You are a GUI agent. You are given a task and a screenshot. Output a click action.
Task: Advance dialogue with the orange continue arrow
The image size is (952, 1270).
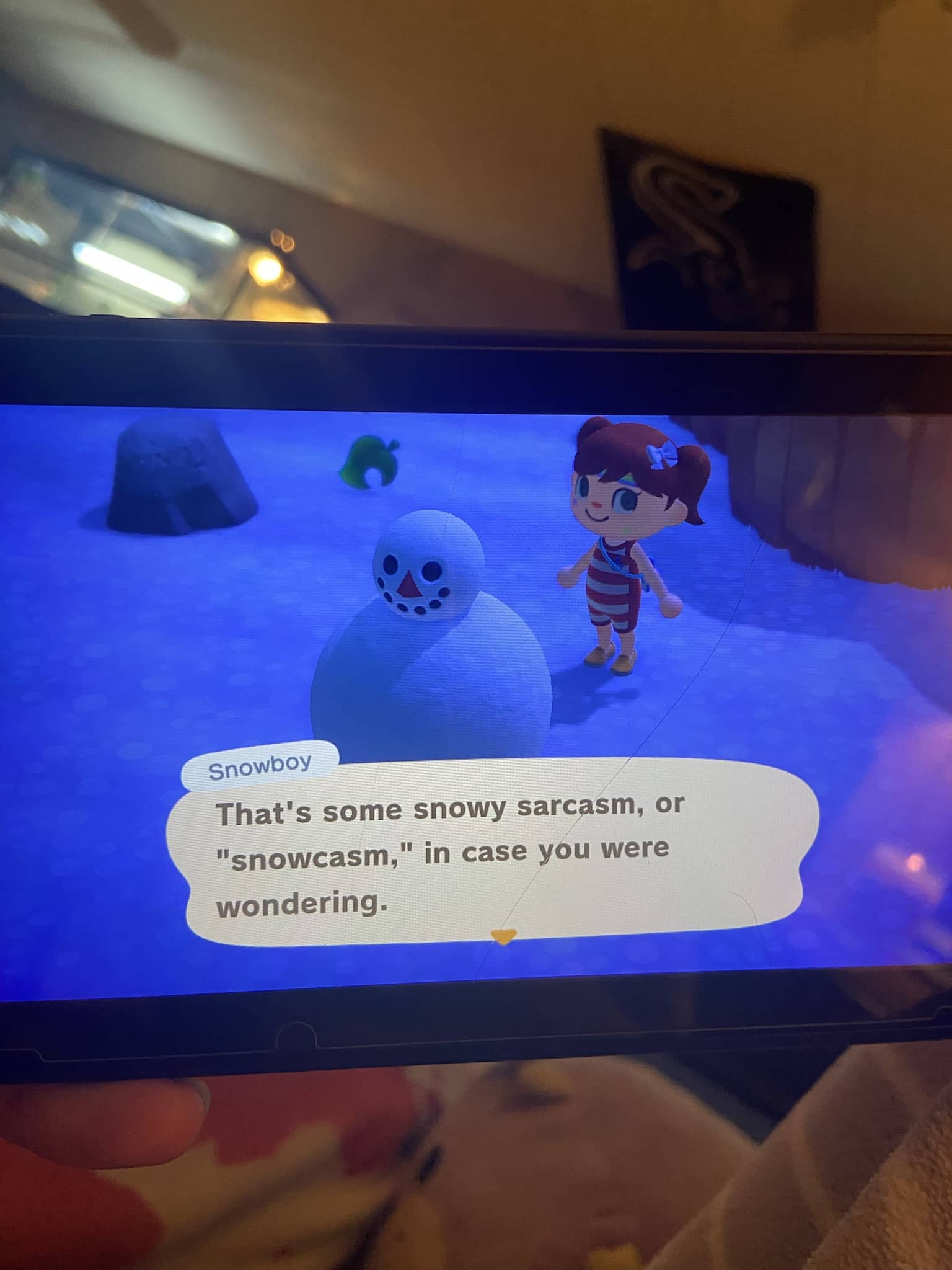(x=503, y=935)
